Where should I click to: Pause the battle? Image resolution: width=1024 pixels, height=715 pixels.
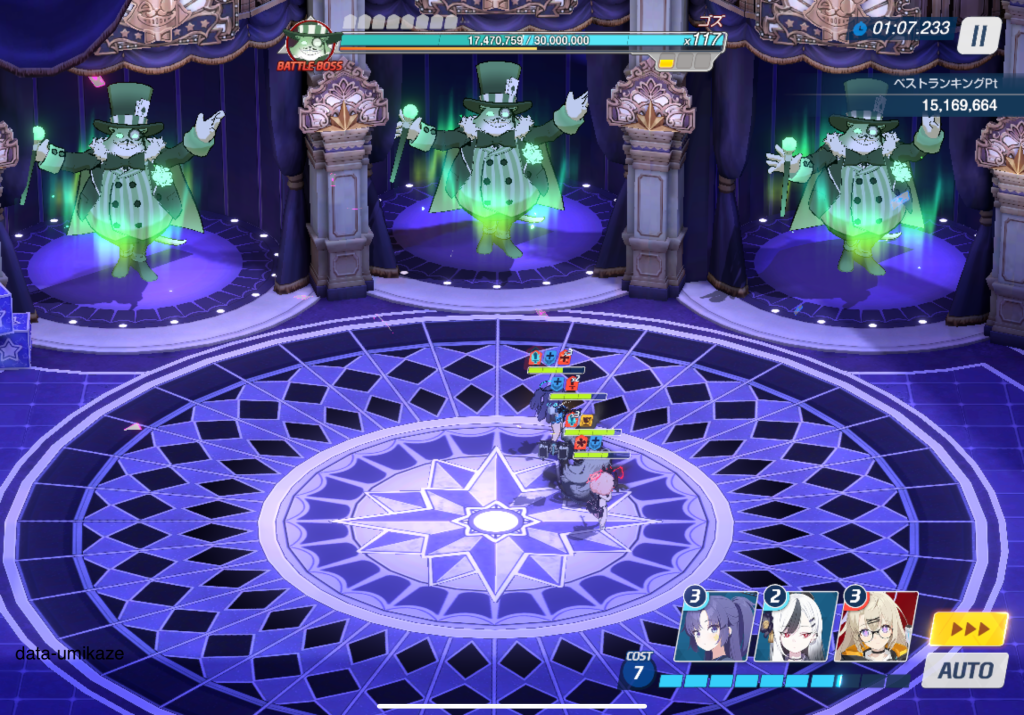click(979, 36)
